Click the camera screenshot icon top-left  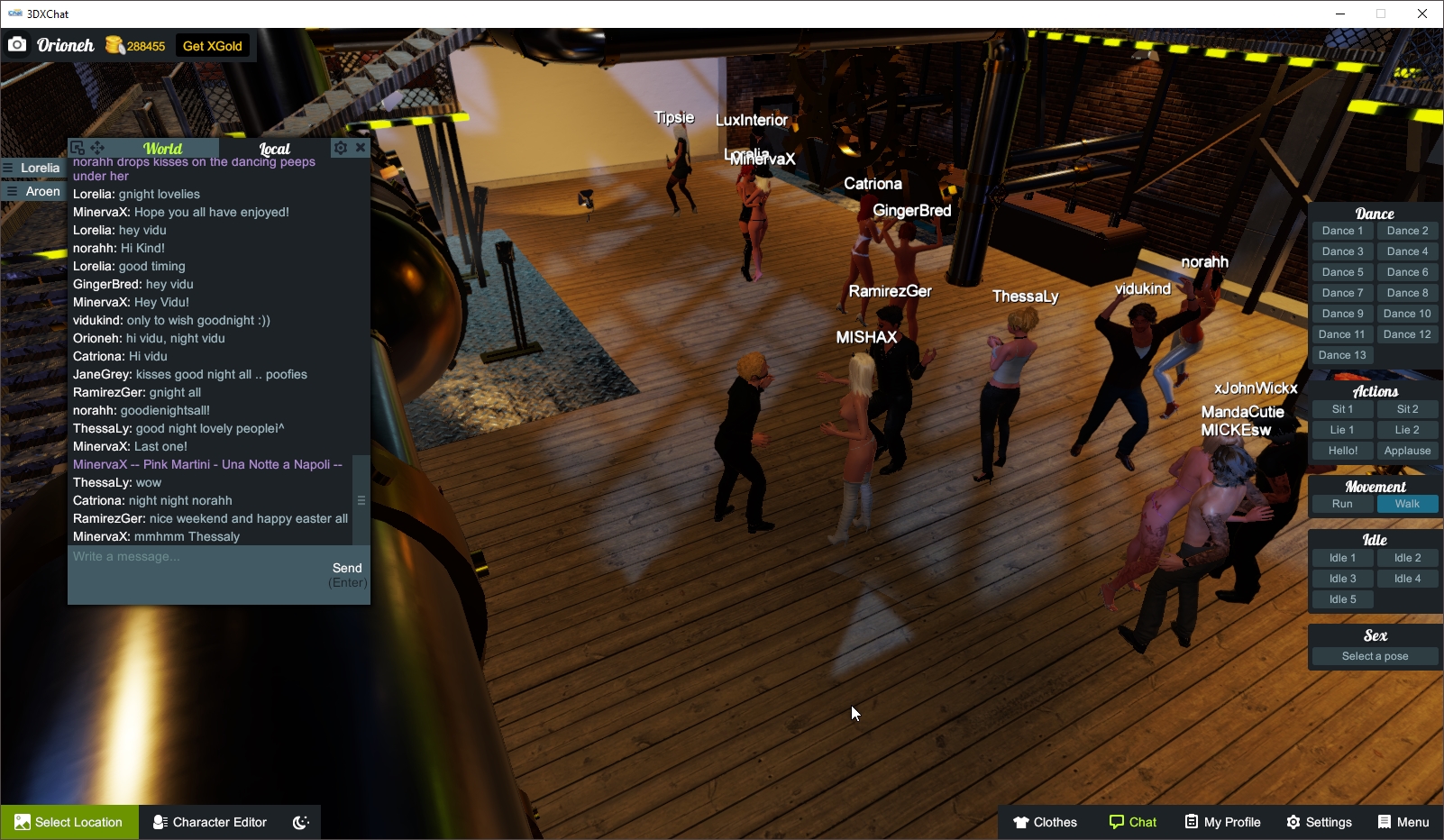click(x=17, y=43)
